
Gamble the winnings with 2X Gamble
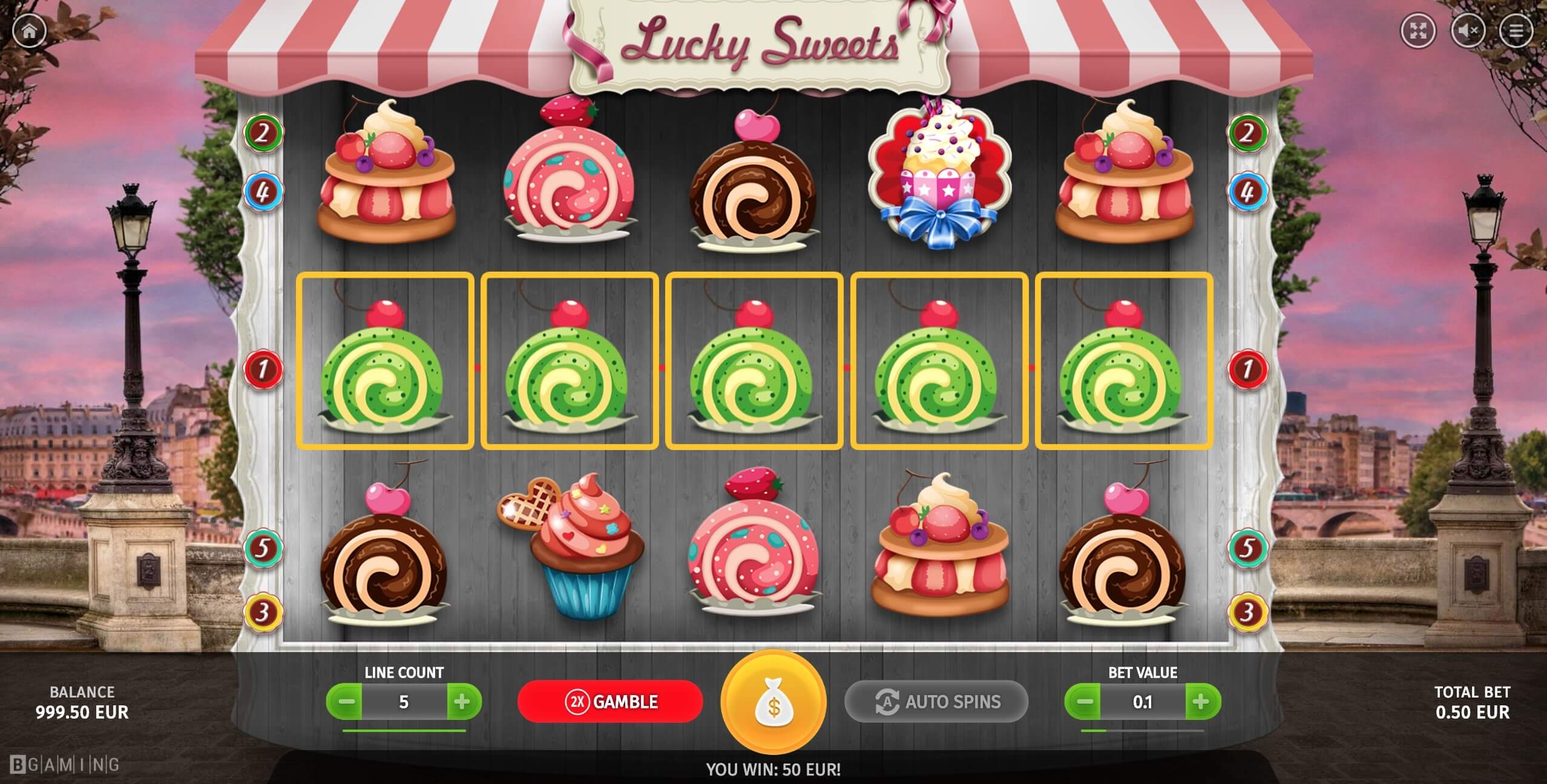click(610, 702)
